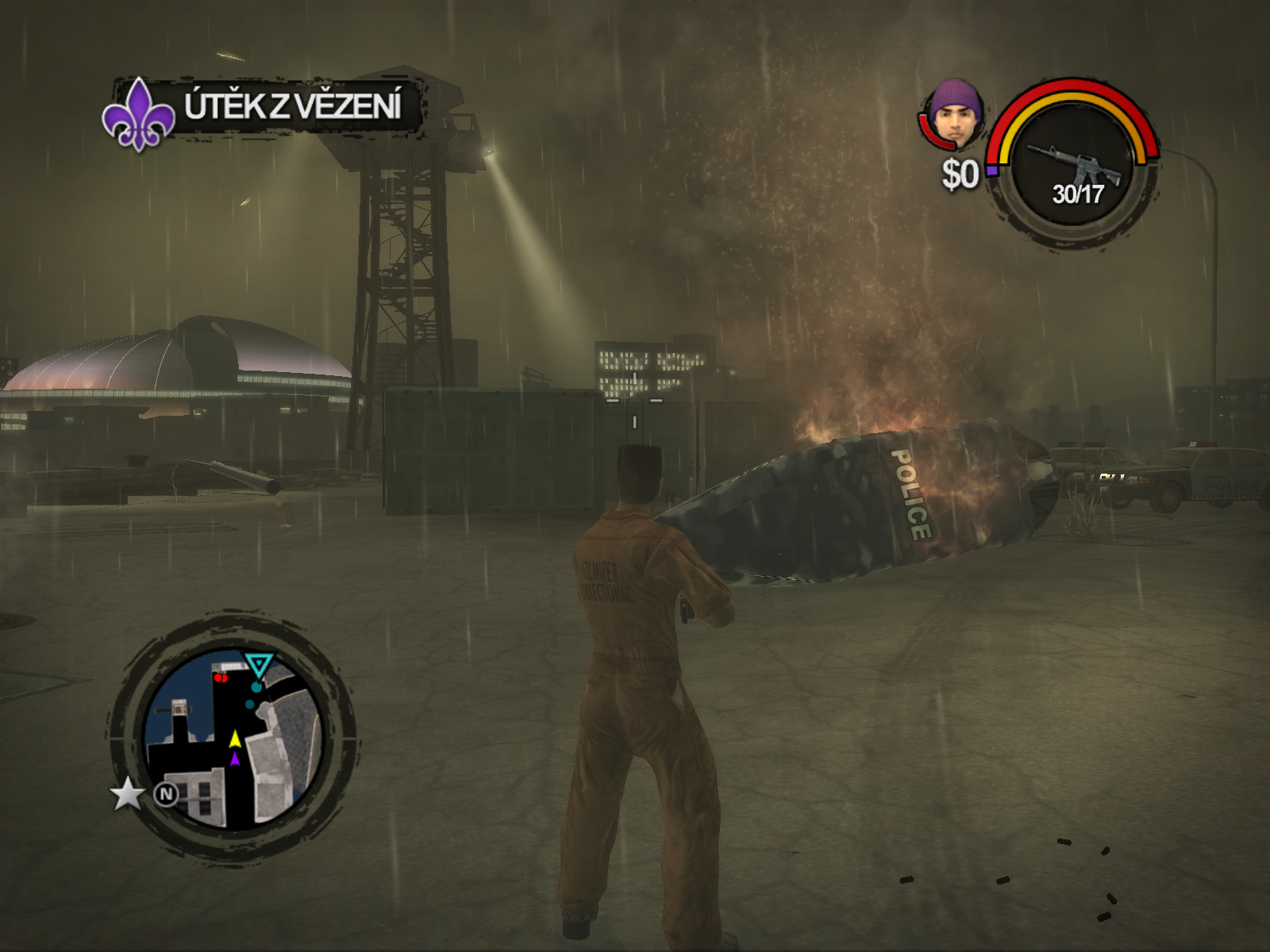Image resolution: width=1270 pixels, height=952 pixels.
Task: Click the circular minimap
Action: (233, 739)
